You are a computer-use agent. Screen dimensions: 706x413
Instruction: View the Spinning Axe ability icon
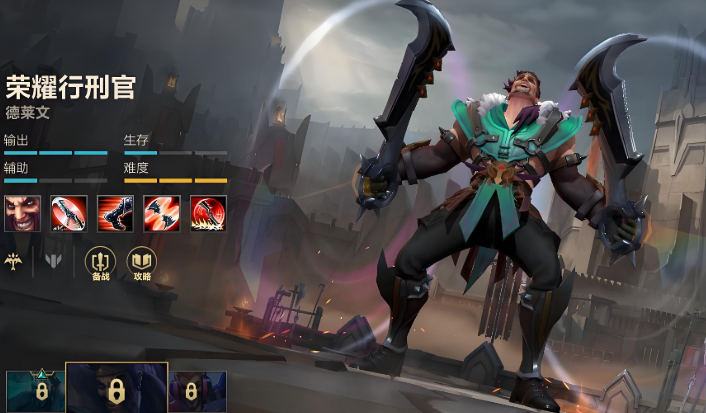click(x=68, y=212)
